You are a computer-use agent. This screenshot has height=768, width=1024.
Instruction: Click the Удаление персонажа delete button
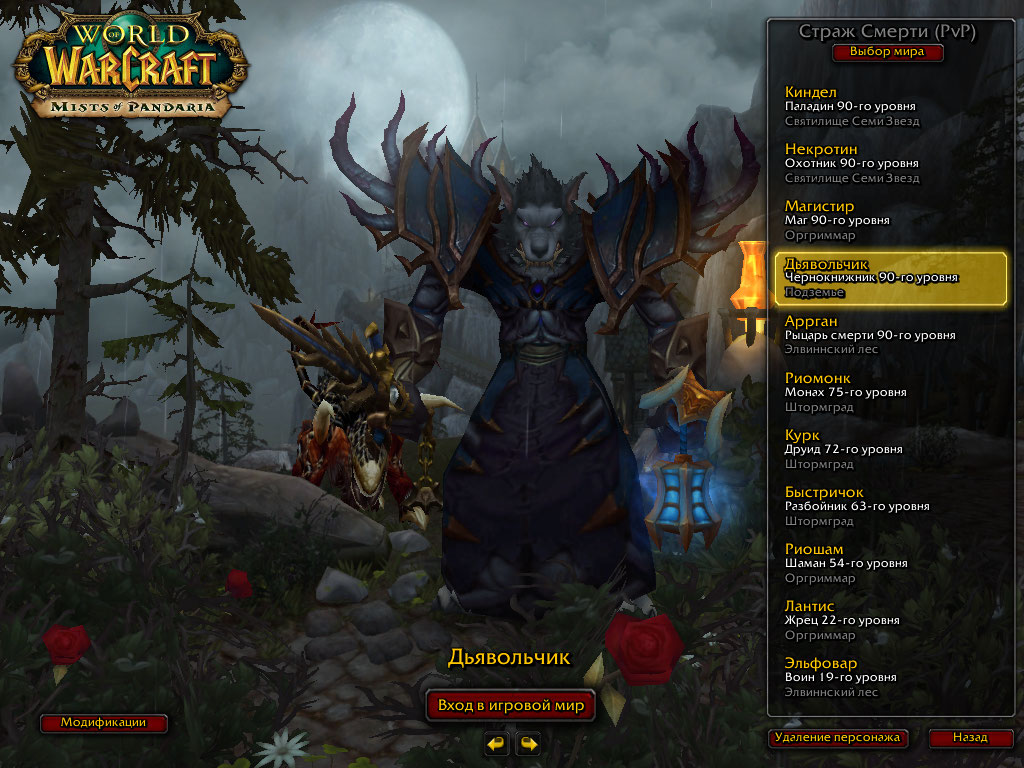point(839,738)
